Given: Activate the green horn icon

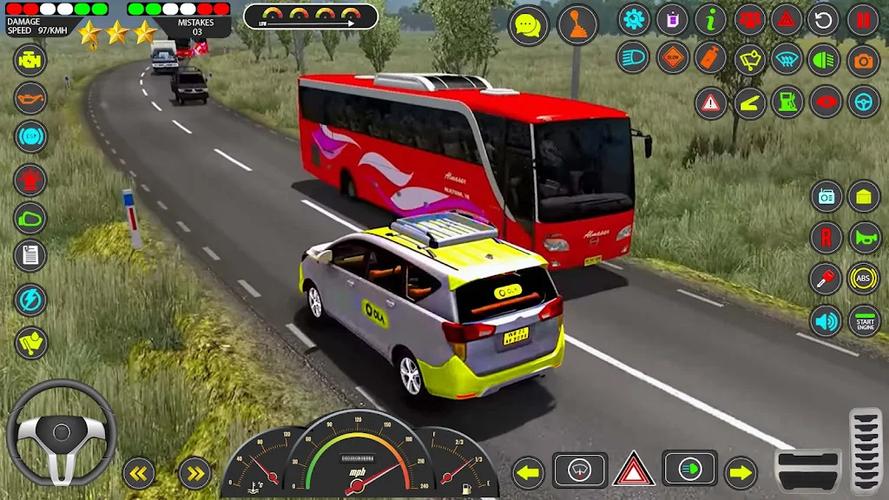Looking at the screenshot, I should [864, 237].
